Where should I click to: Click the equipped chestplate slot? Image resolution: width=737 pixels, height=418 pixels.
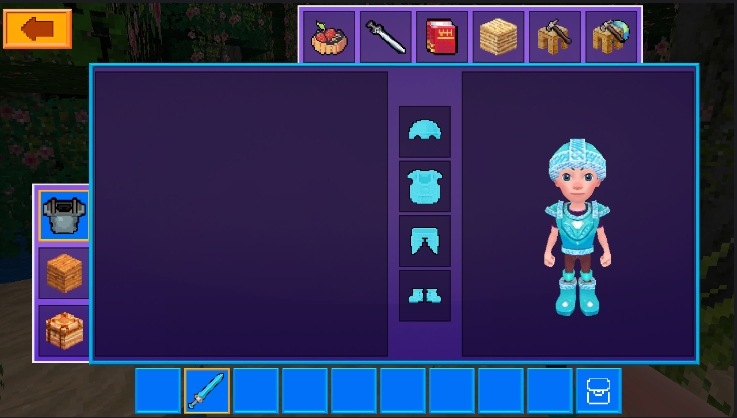425,186
